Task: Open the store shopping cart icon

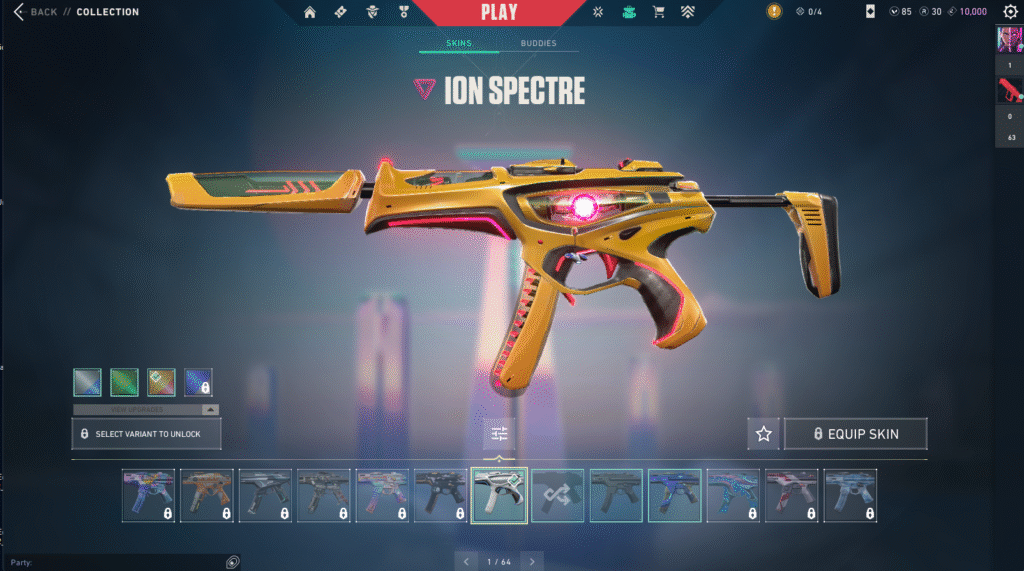Action: pos(658,12)
